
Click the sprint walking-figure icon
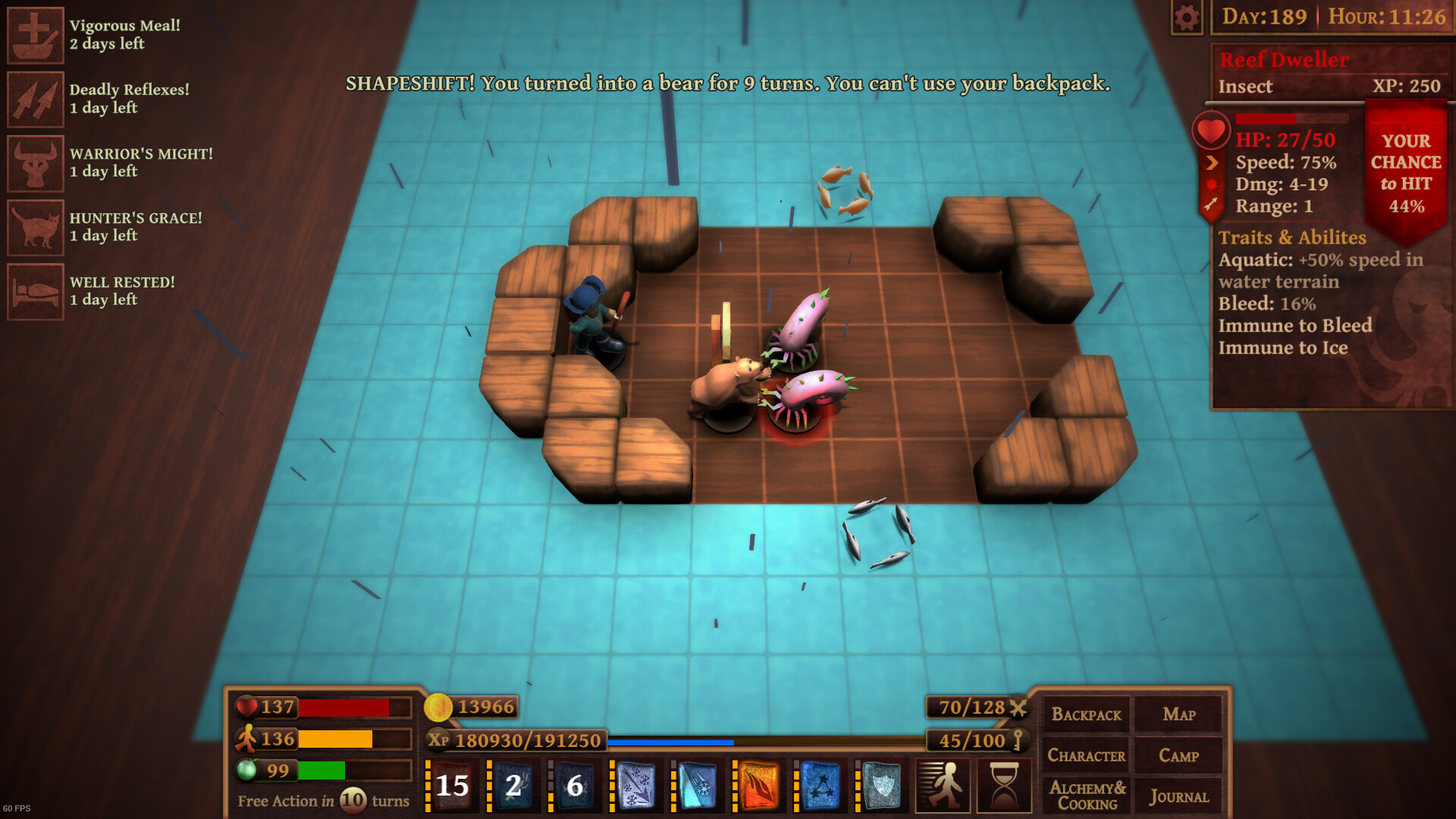[943, 786]
